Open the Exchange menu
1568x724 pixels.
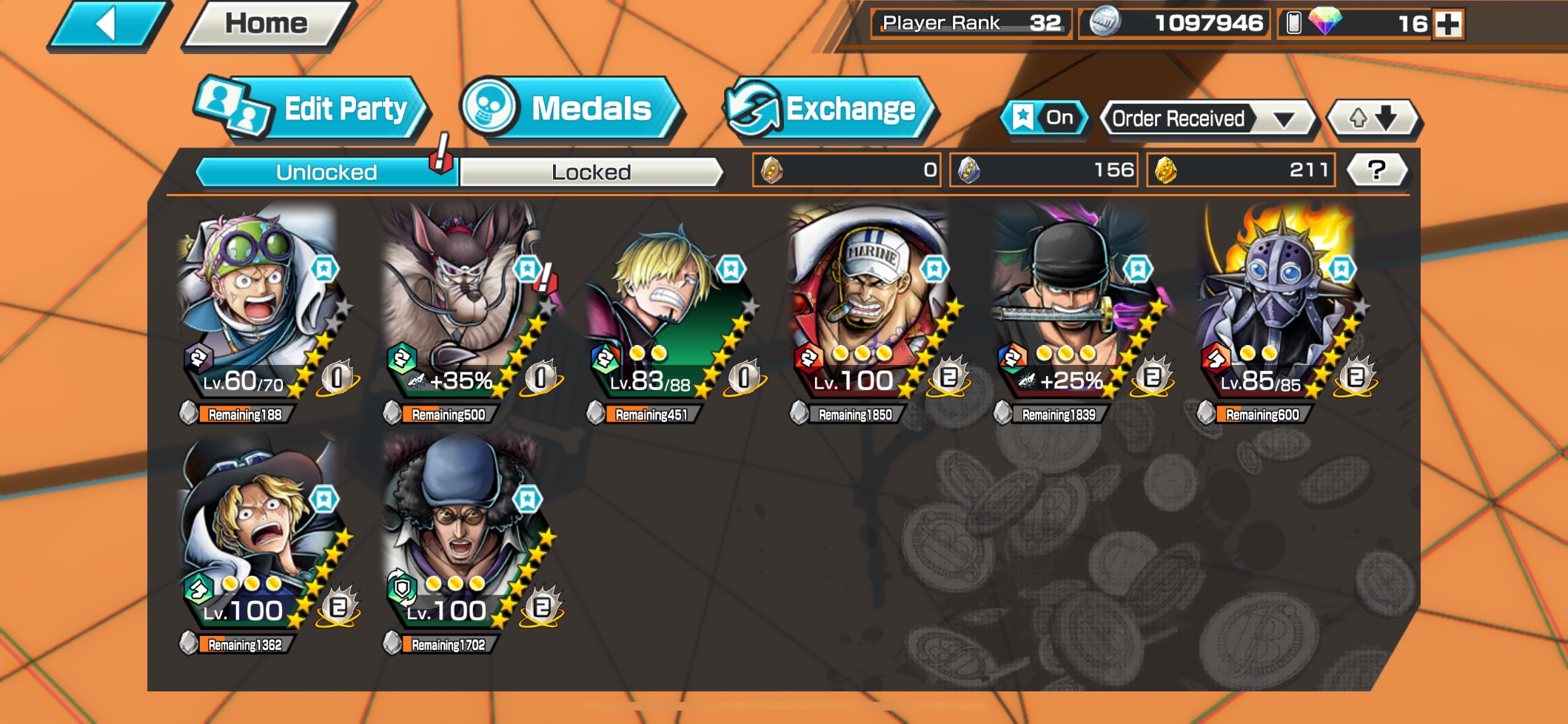(831, 110)
